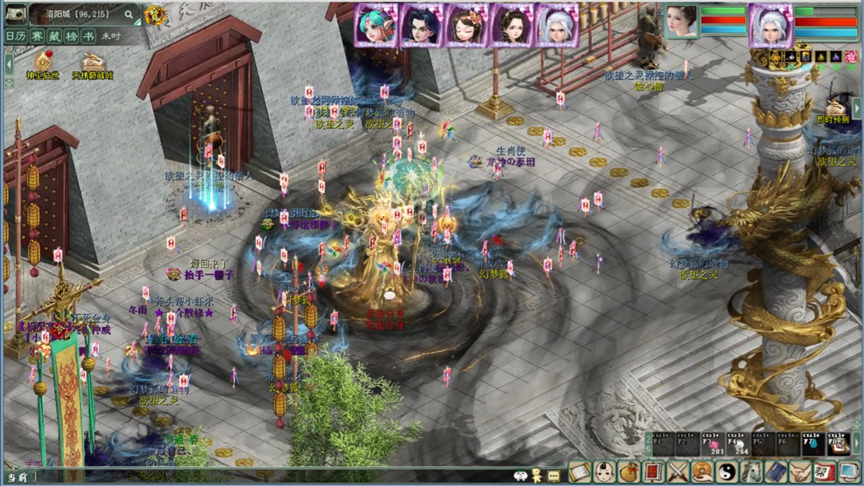Open the 天梯巅峰战 event icon
This screenshot has width=864, height=486.
click(x=92, y=63)
